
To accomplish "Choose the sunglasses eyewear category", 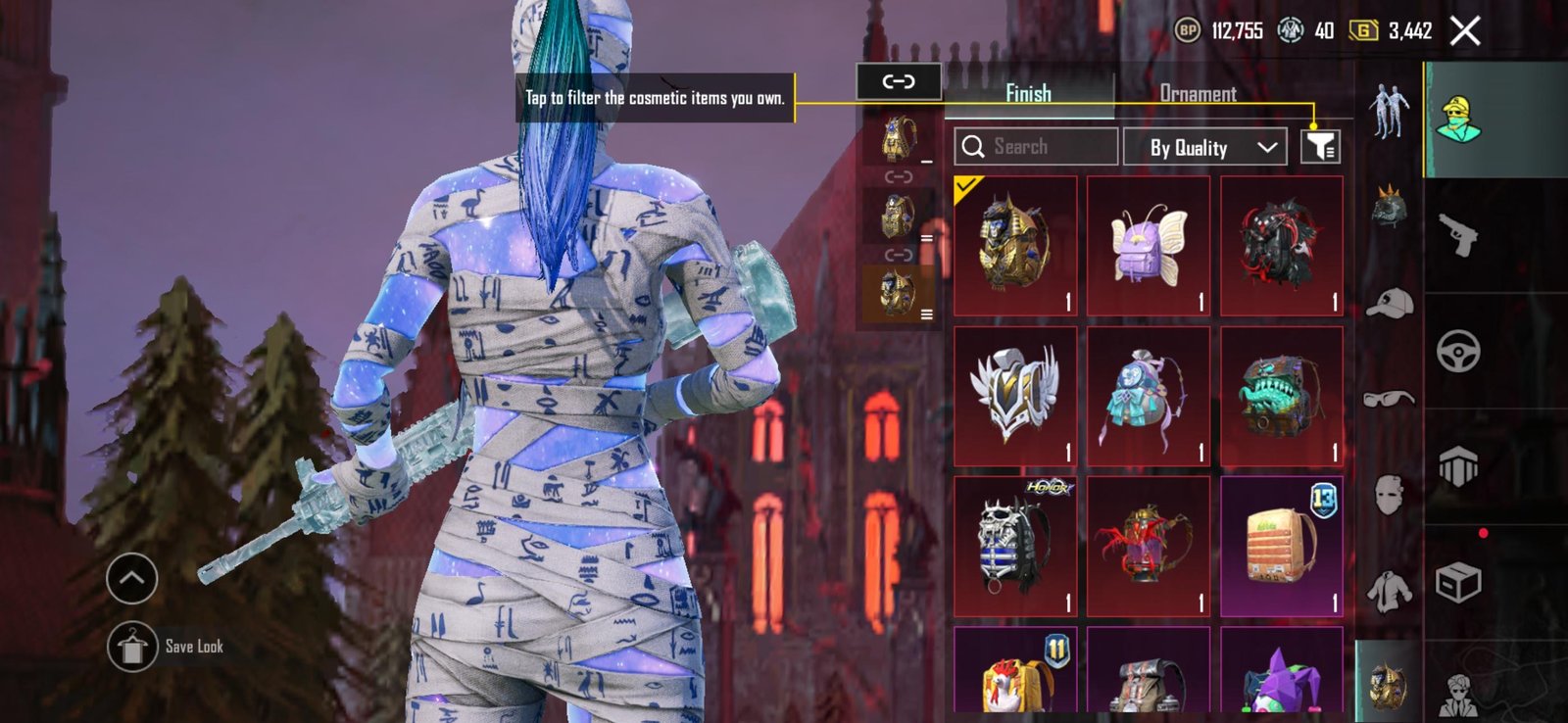I will coord(1389,398).
